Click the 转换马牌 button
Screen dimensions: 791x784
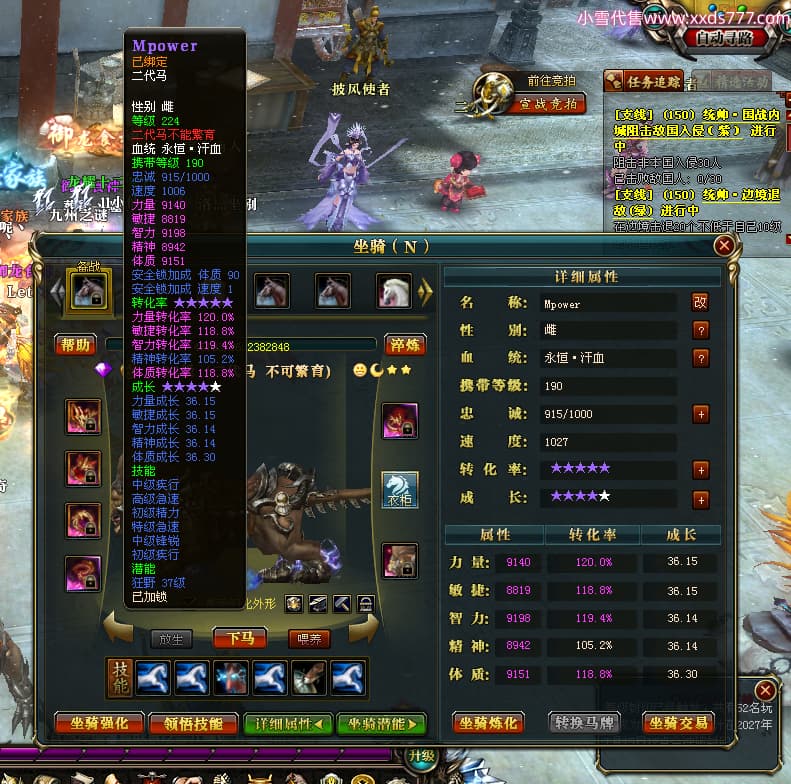[584, 722]
